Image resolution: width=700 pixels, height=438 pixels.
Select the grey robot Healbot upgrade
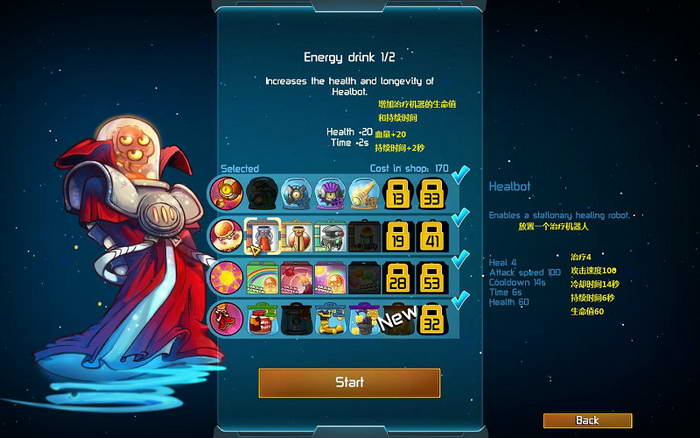click(x=329, y=234)
